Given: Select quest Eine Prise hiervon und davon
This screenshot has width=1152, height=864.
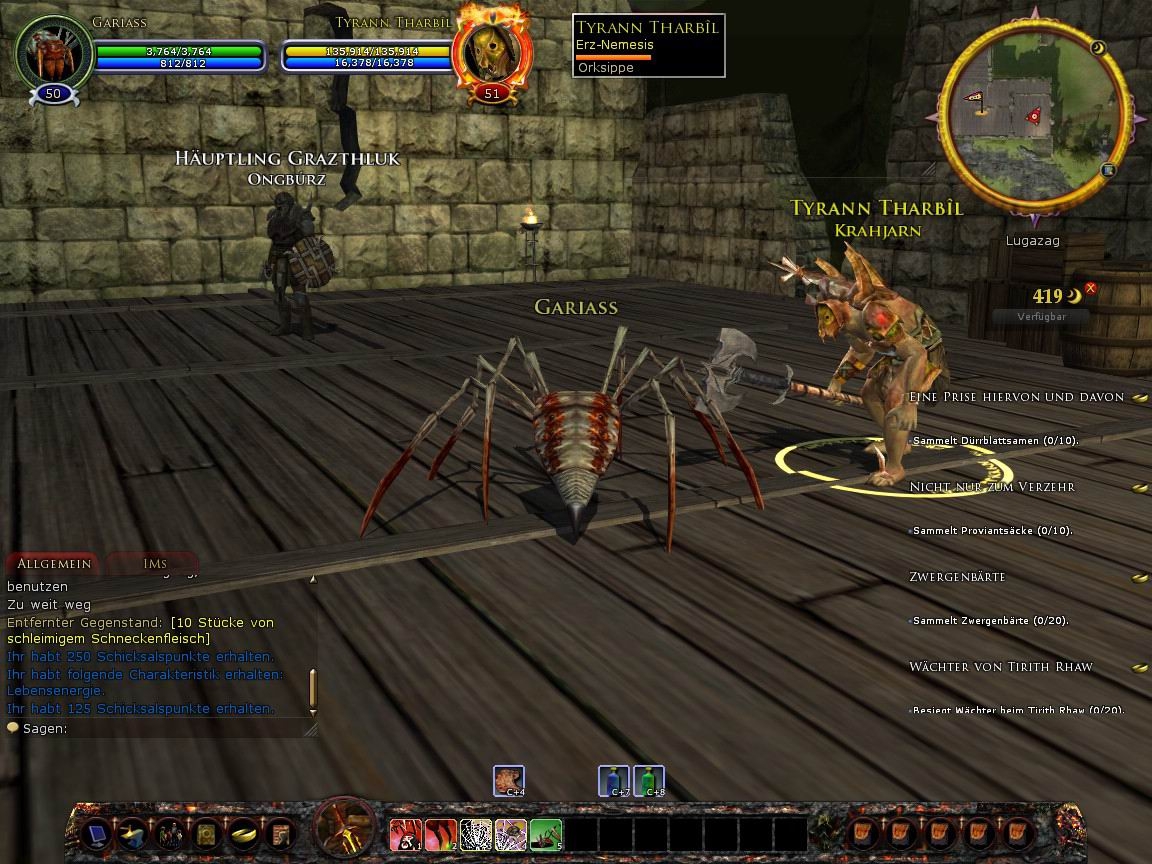Looking at the screenshot, I should (1016, 397).
